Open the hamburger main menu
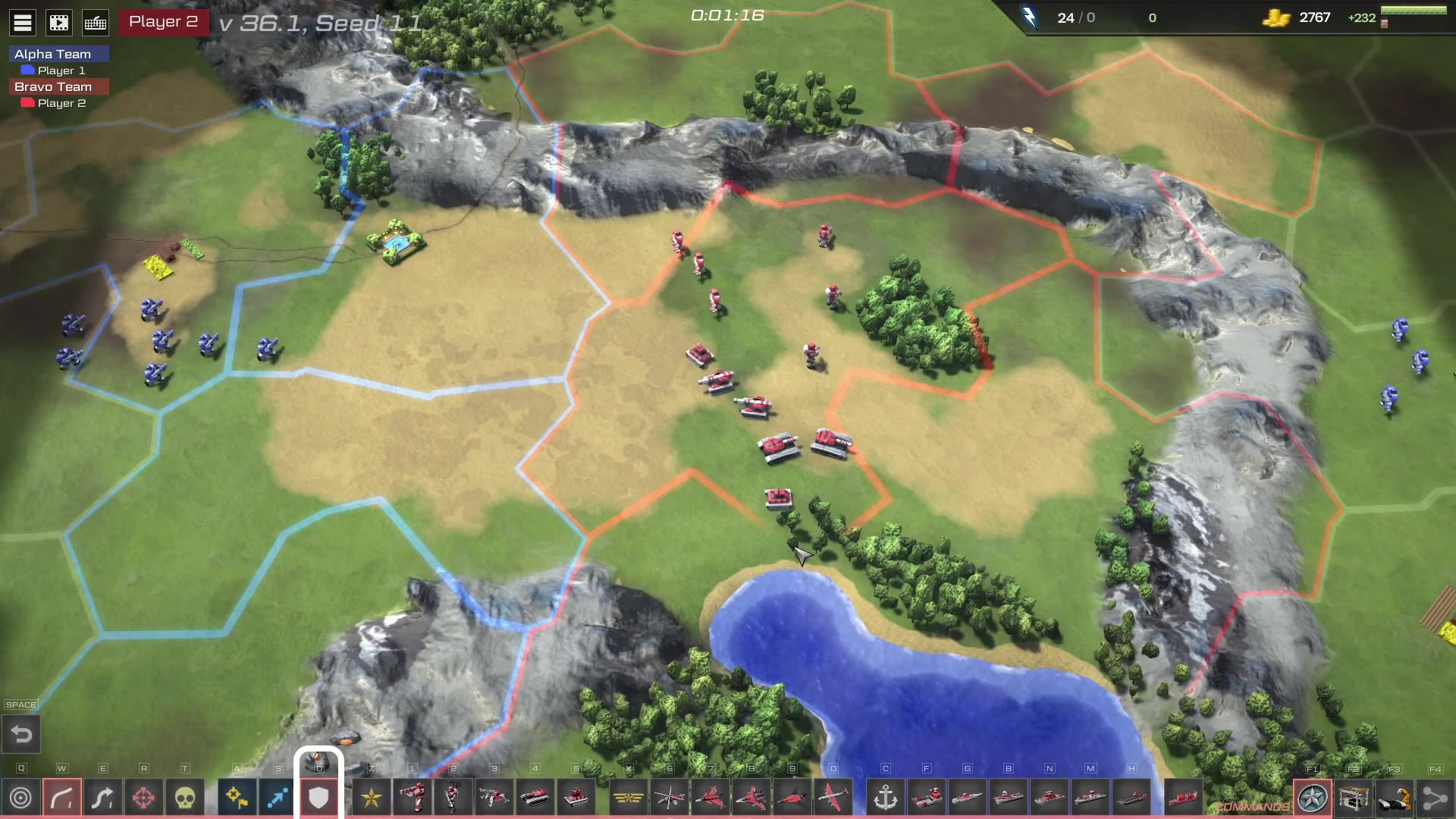1456x819 pixels. tap(23, 23)
